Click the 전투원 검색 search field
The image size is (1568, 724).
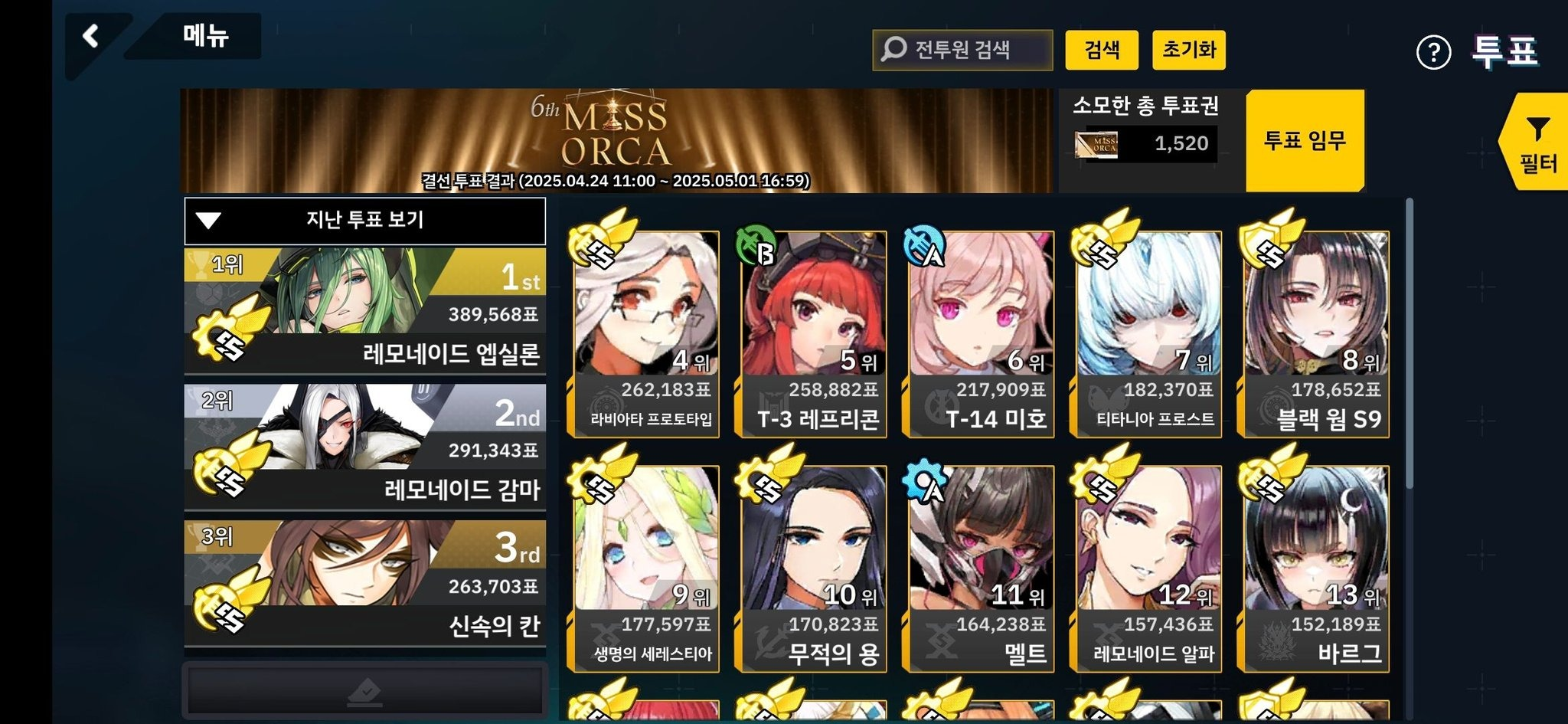coord(962,51)
